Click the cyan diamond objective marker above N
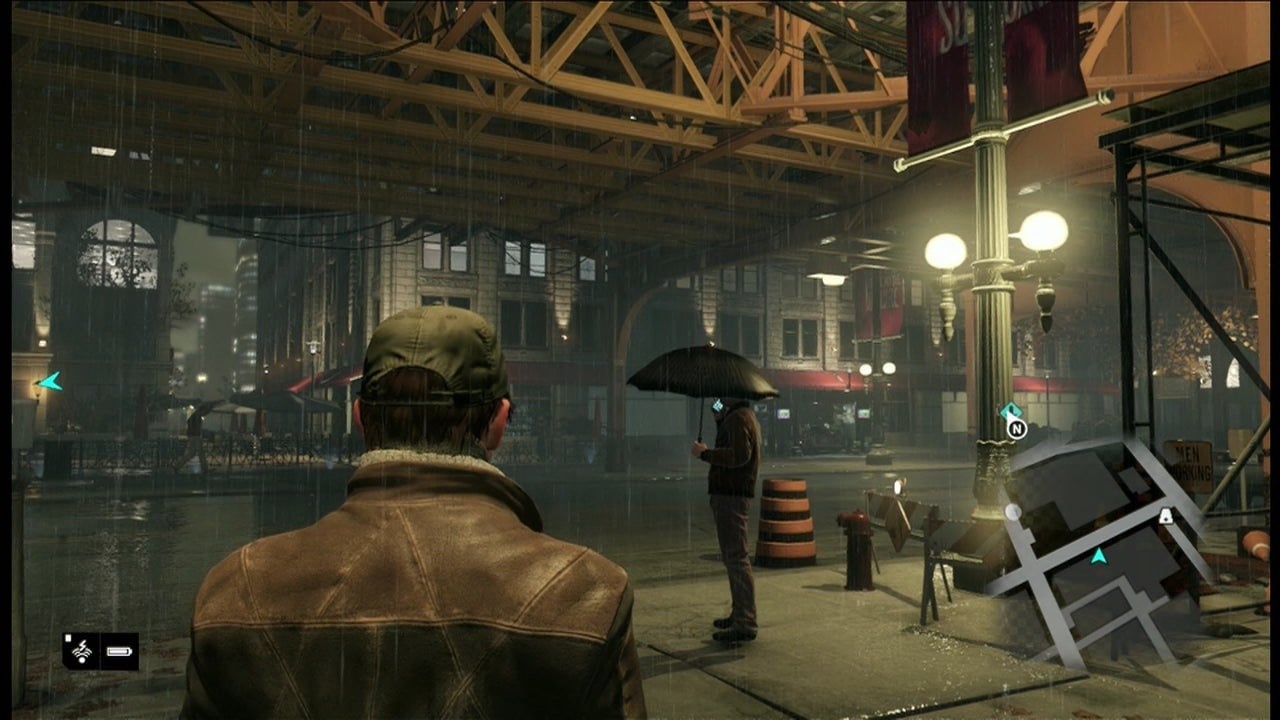Screen dimensions: 1280x720 pyautogui.click(x=1011, y=410)
